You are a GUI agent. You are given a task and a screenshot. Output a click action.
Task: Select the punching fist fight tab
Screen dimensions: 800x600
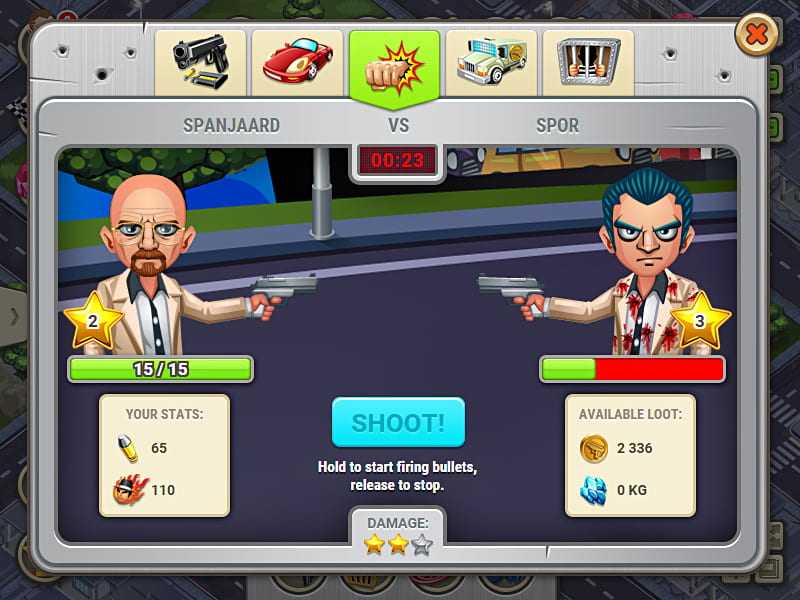click(394, 64)
